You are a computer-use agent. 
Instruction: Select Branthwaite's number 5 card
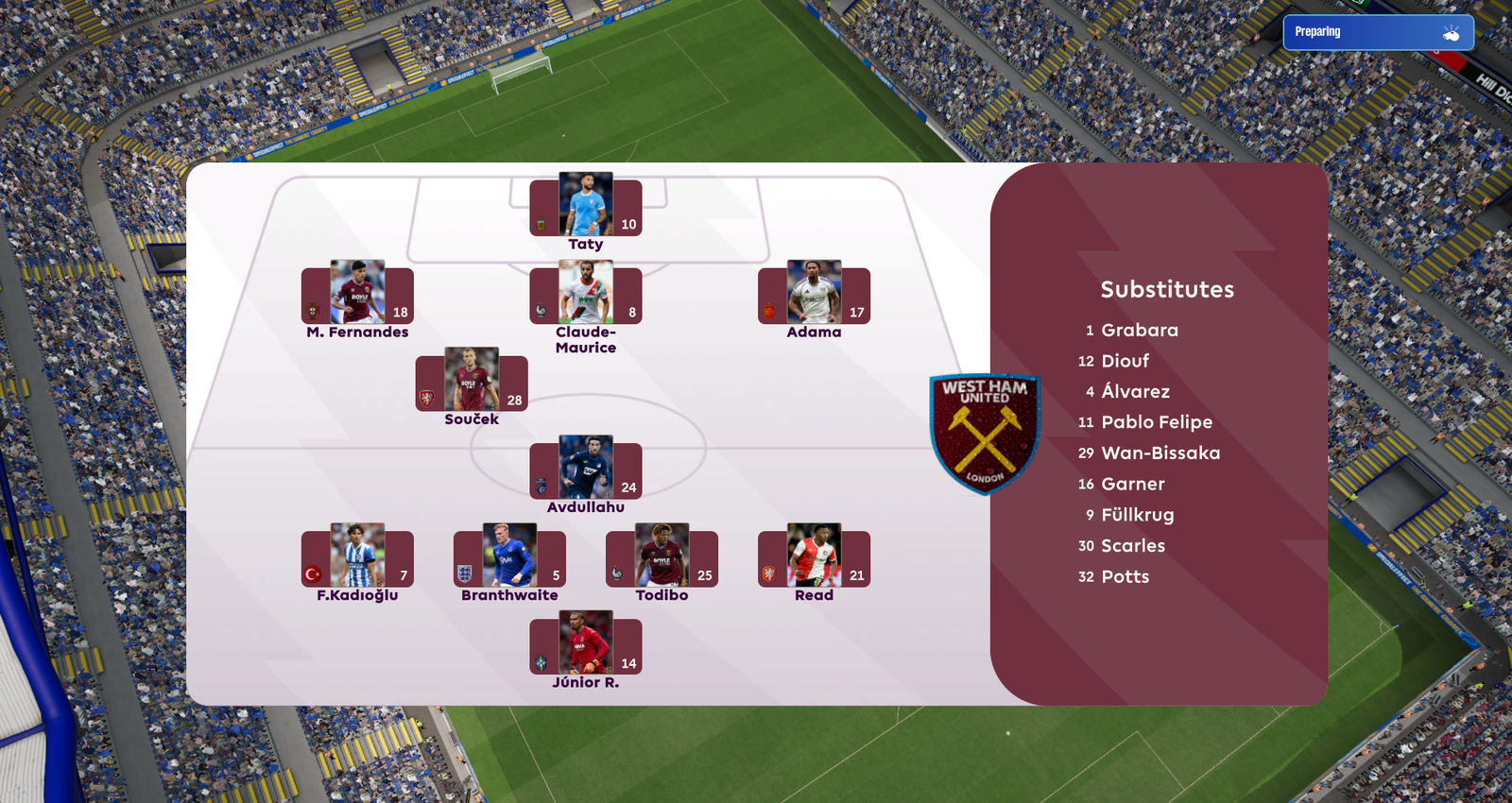tap(509, 556)
